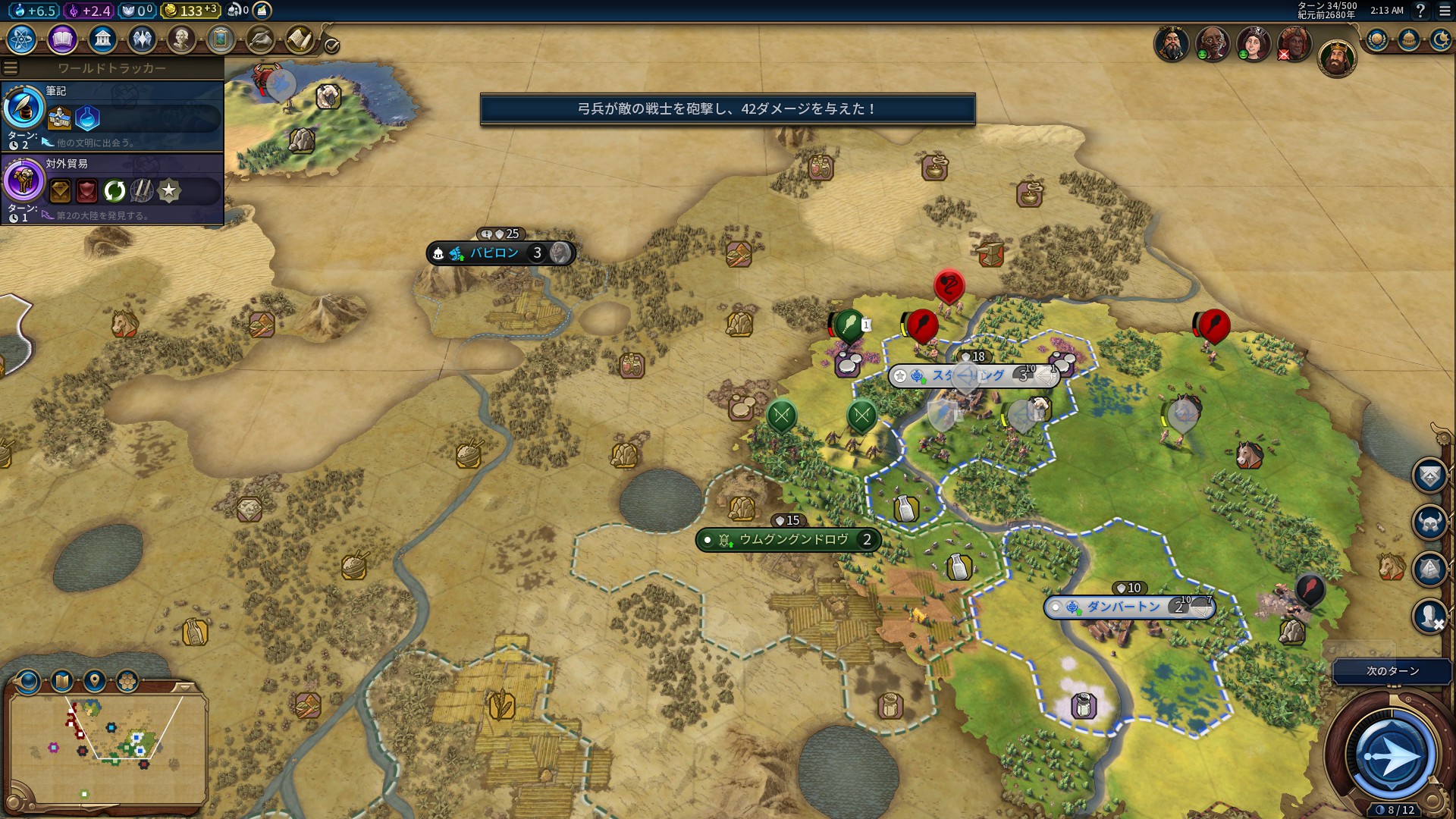Select the 対外貿易 civic tracker entry

click(x=112, y=189)
